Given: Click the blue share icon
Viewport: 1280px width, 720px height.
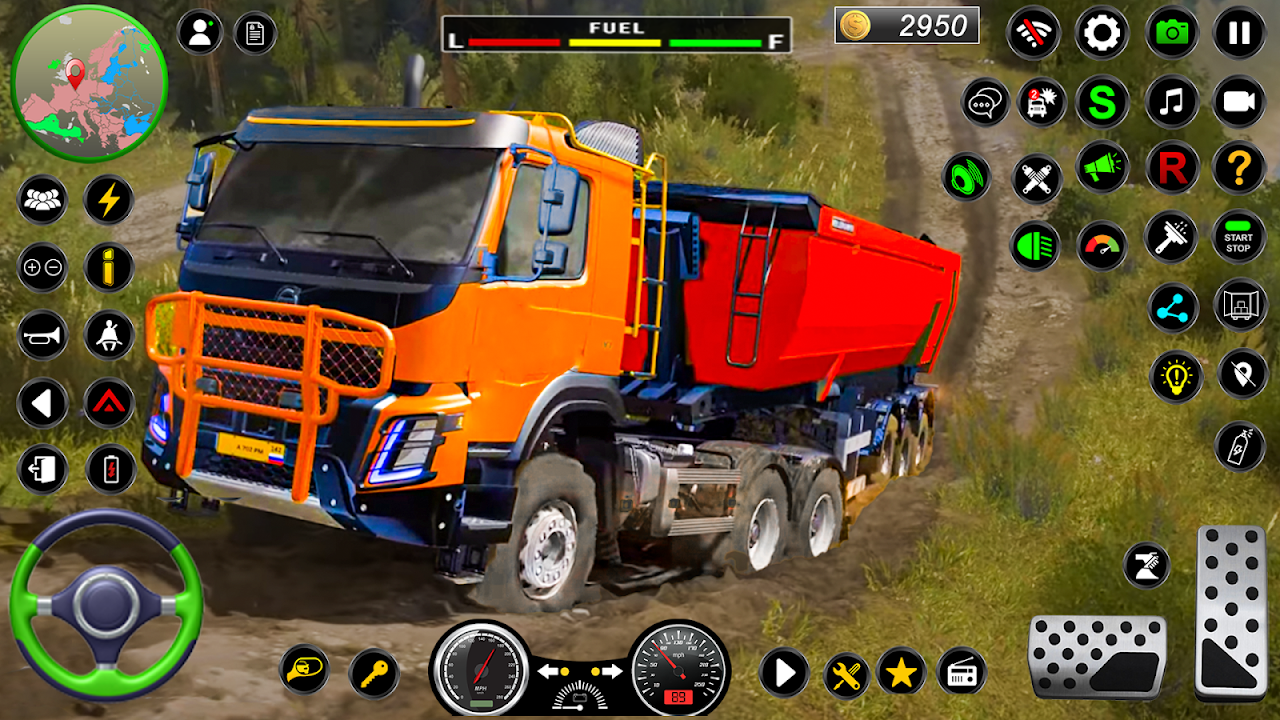Looking at the screenshot, I should pyautogui.click(x=1173, y=307).
